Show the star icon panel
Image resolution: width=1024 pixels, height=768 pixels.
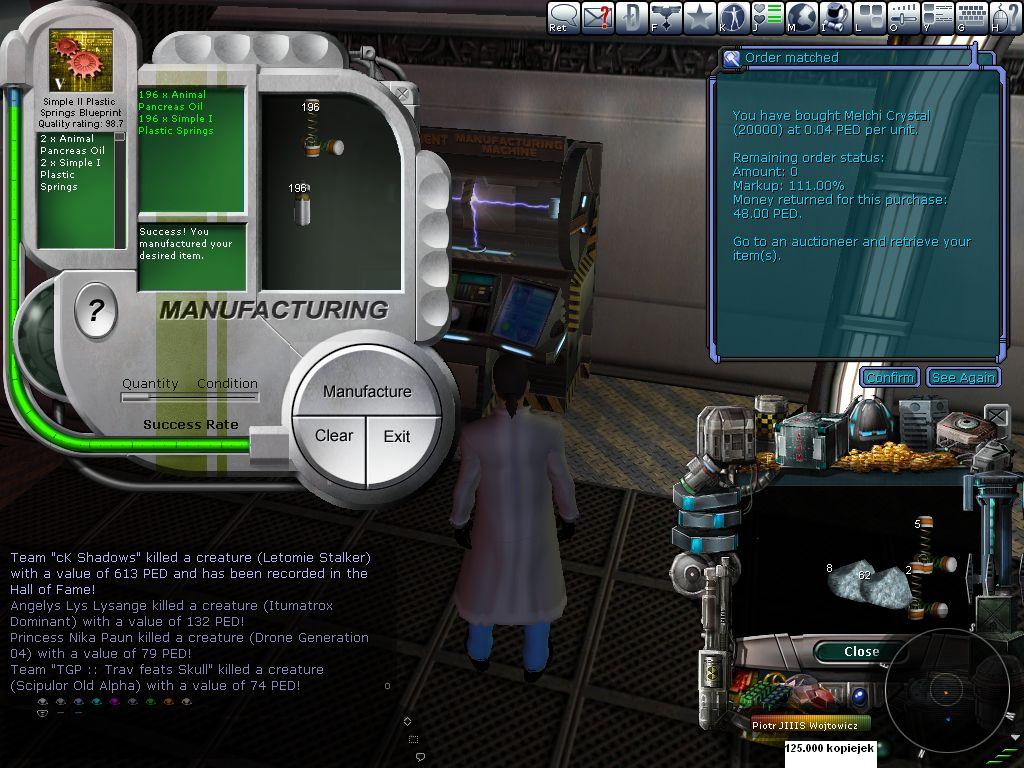click(x=700, y=16)
